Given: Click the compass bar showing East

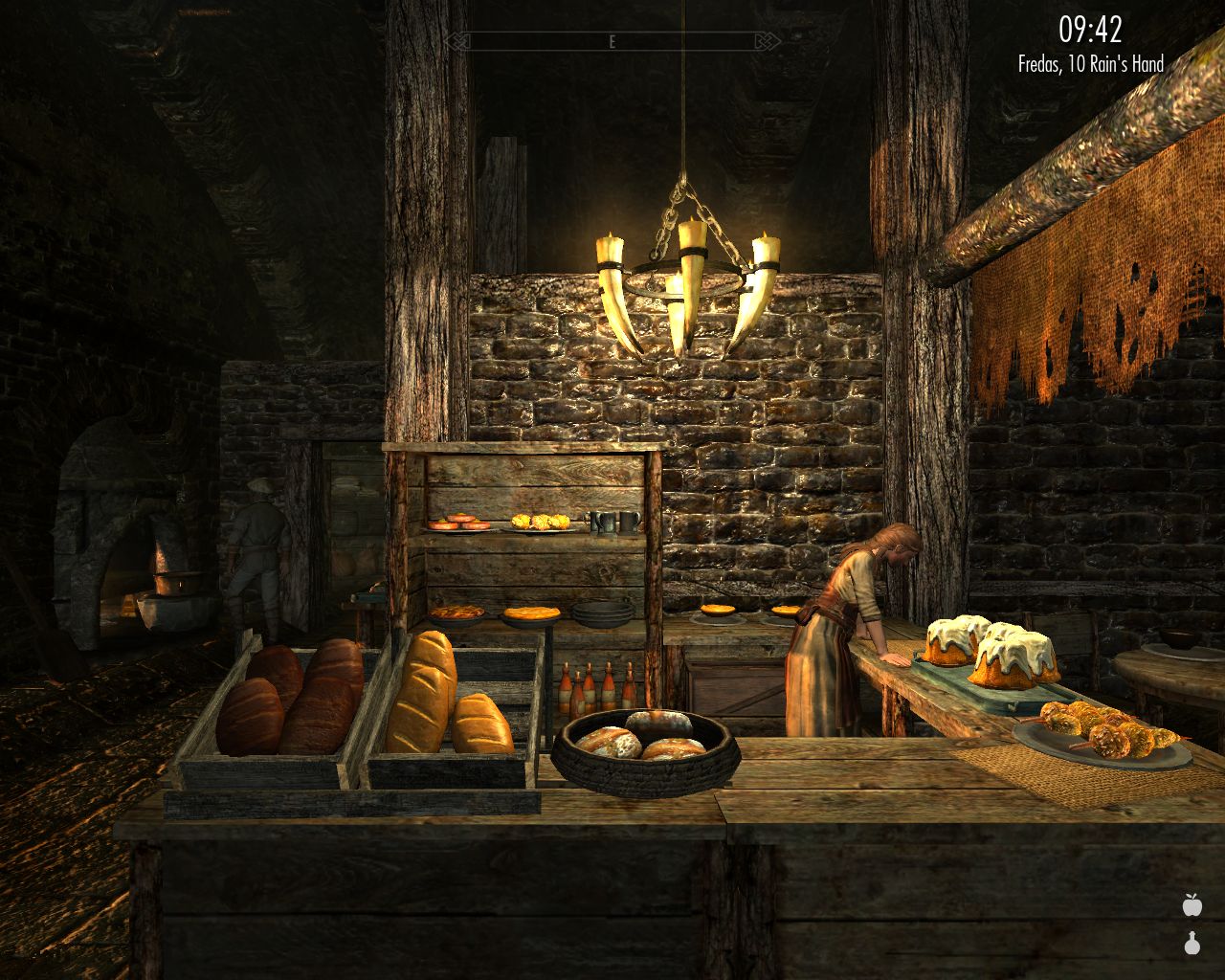Looking at the screenshot, I should (x=611, y=41).
